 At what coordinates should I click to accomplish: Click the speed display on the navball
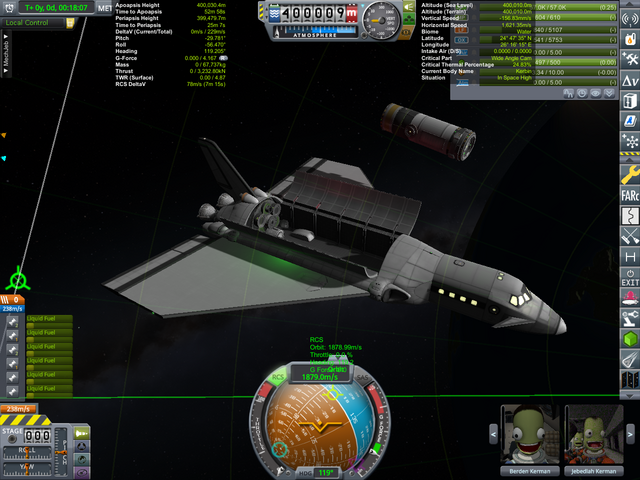323,377
